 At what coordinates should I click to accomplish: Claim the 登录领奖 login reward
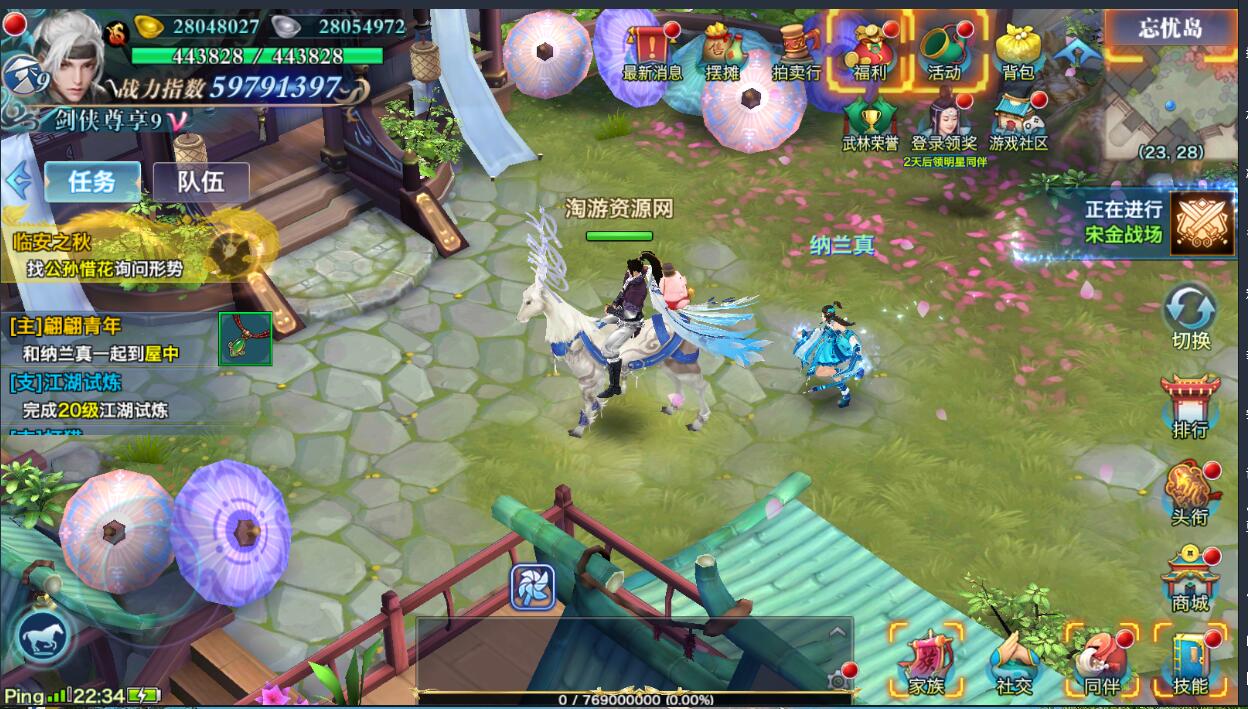pyautogui.click(x=944, y=122)
